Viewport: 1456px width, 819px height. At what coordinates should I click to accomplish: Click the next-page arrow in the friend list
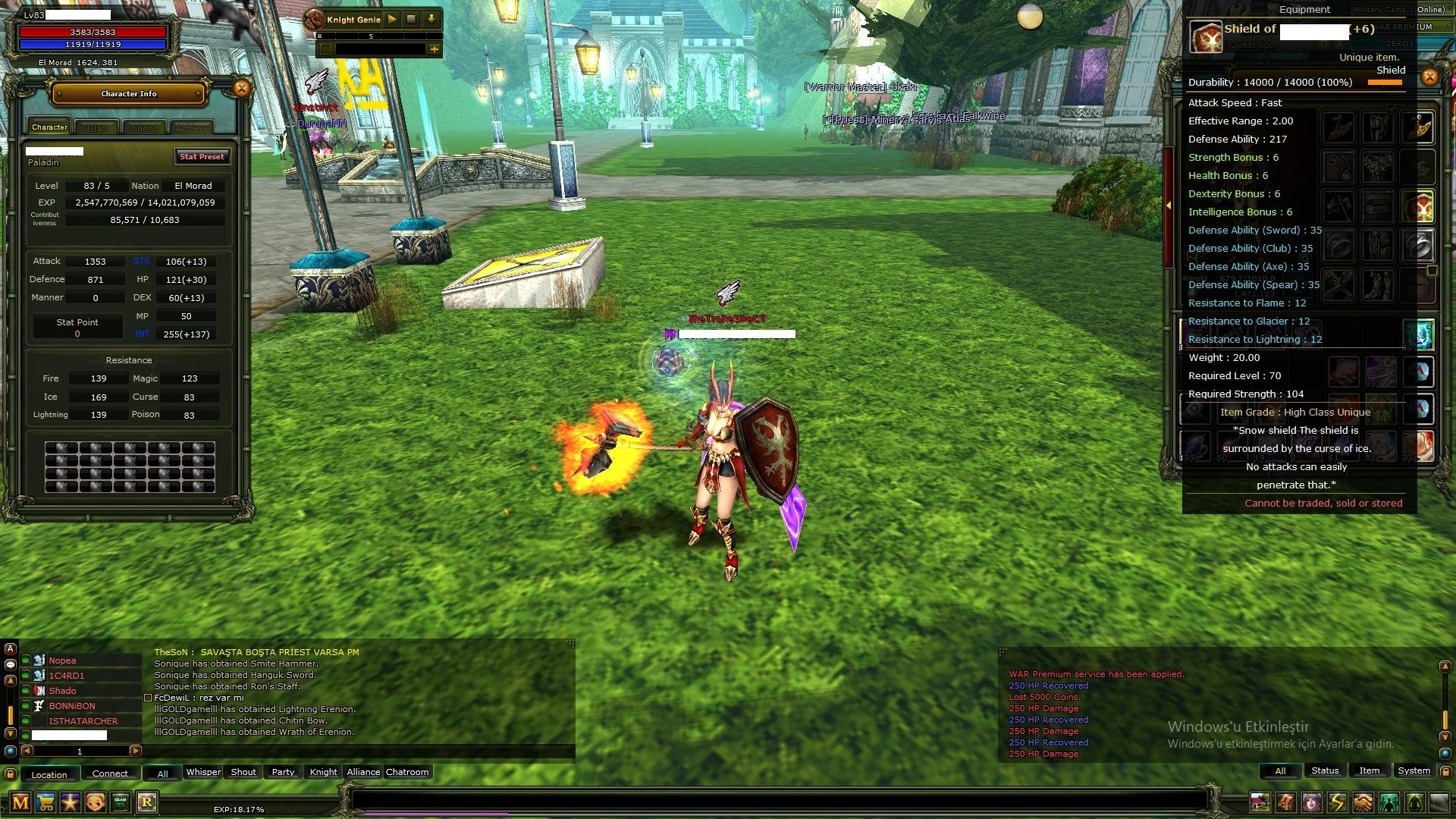(136, 752)
